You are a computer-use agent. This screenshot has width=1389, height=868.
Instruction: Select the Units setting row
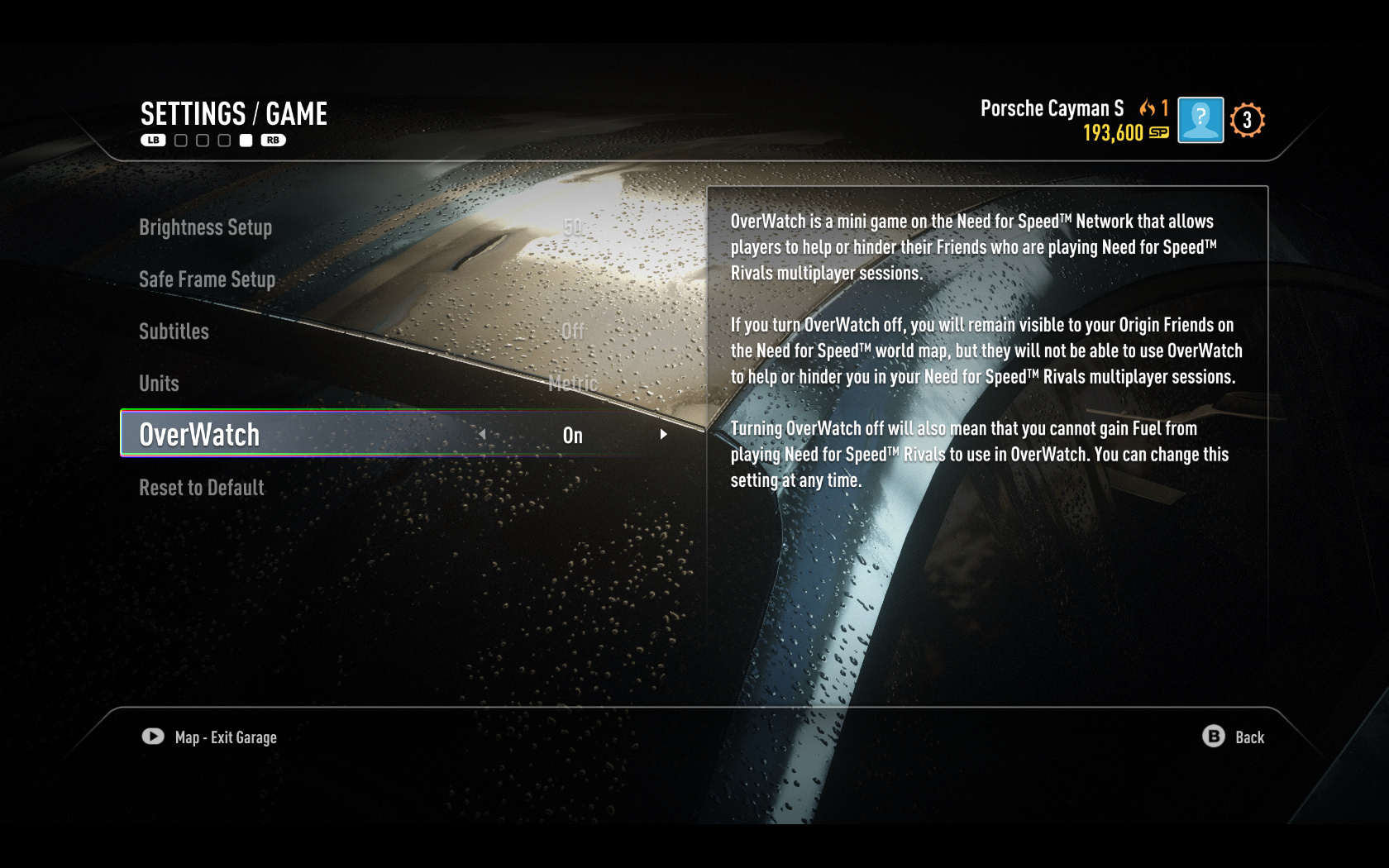(159, 384)
